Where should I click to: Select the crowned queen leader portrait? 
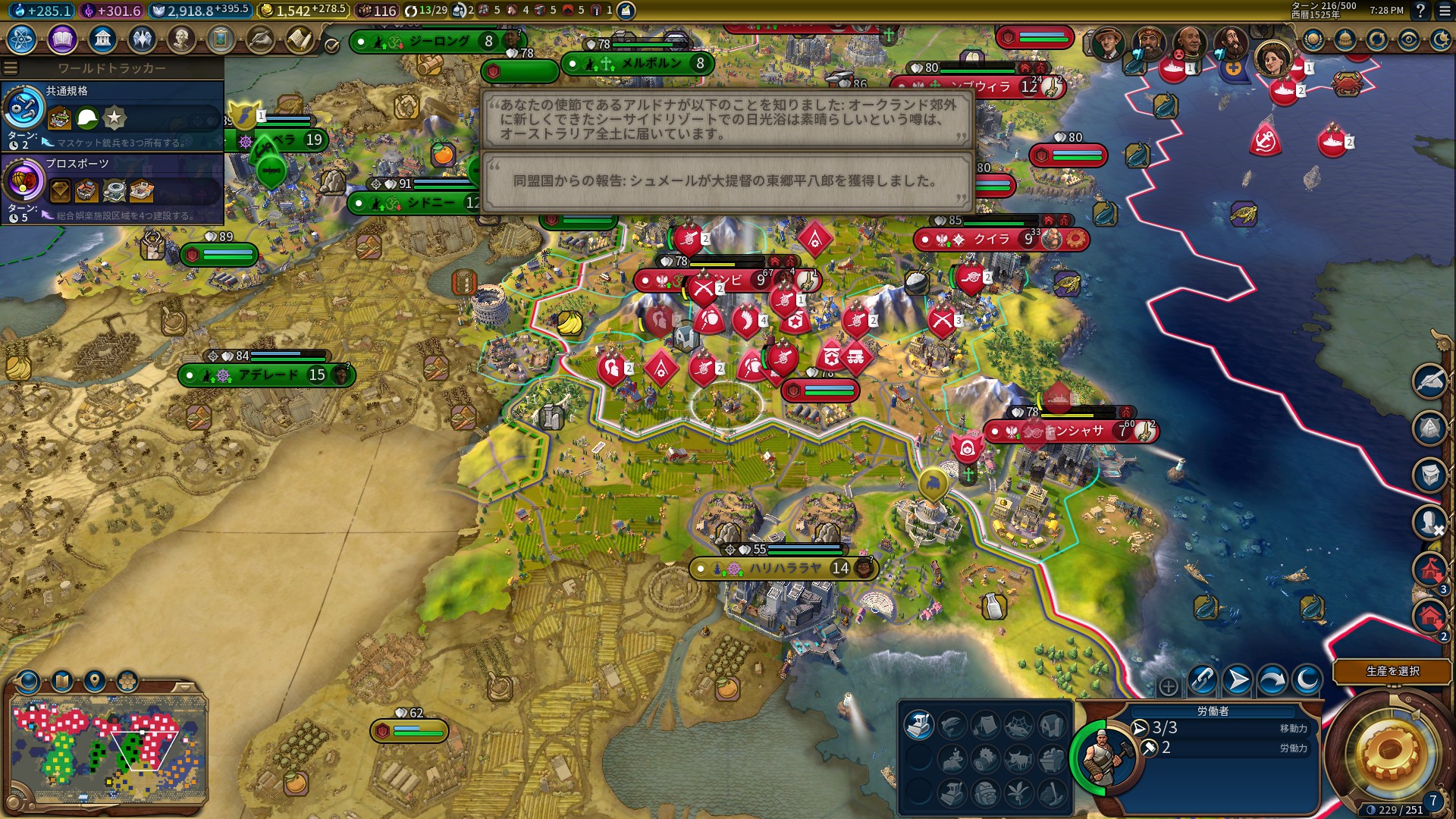[x=1272, y=58]
